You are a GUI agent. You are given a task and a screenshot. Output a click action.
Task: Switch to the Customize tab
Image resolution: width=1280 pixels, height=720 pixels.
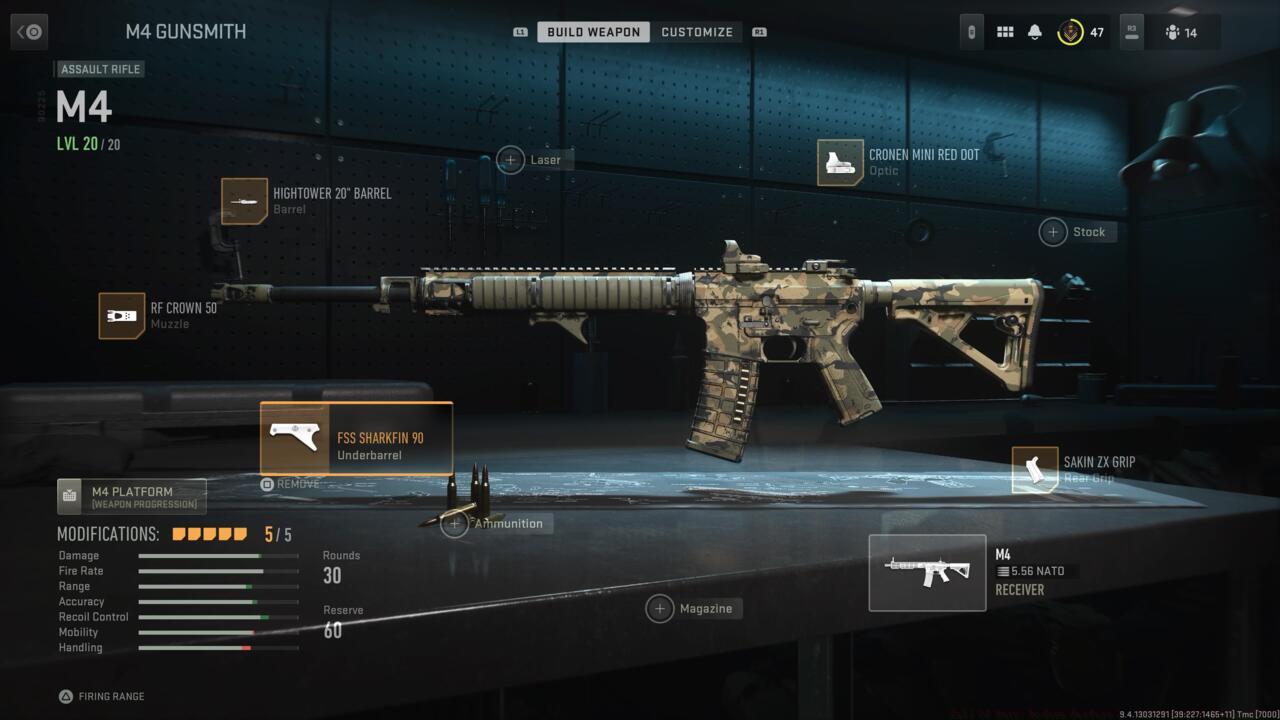[x=698, y=31]
